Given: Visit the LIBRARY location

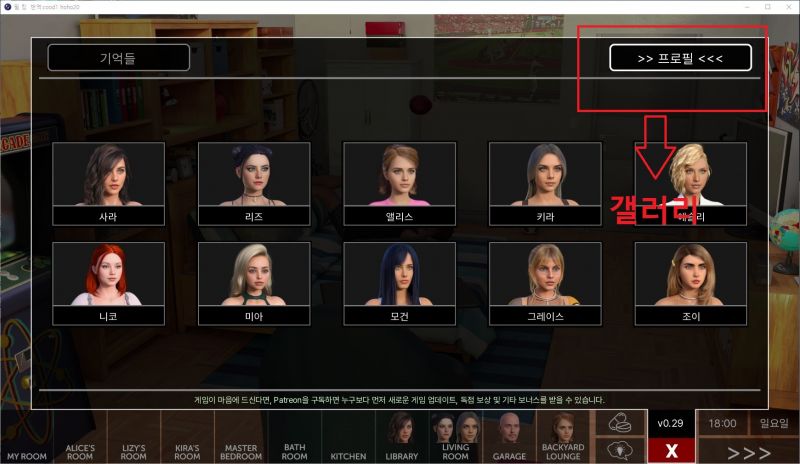Looking at the screenshot, I should point(402,438).
